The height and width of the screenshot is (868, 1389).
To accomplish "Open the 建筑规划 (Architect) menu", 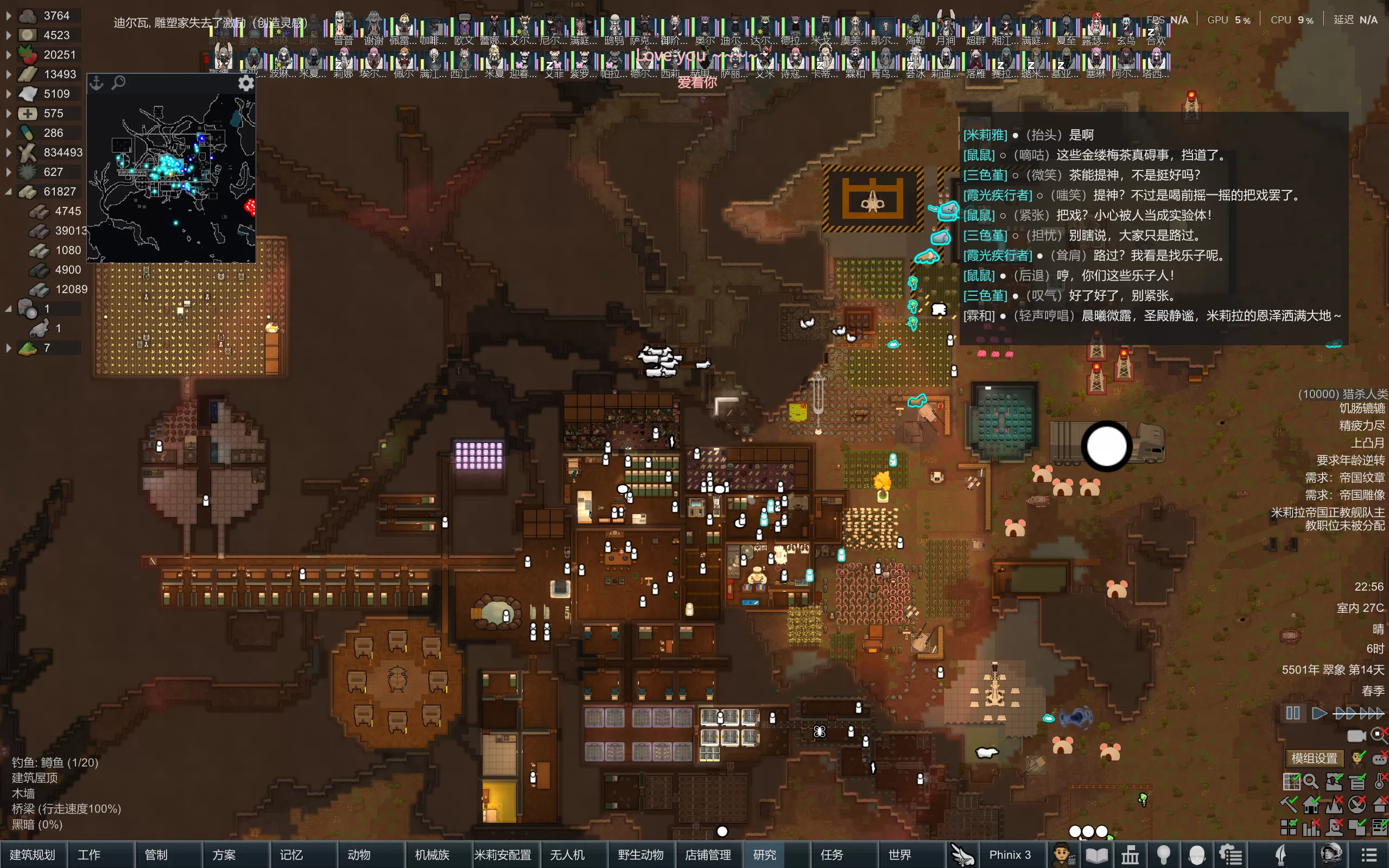I will [x=33, y=855].
